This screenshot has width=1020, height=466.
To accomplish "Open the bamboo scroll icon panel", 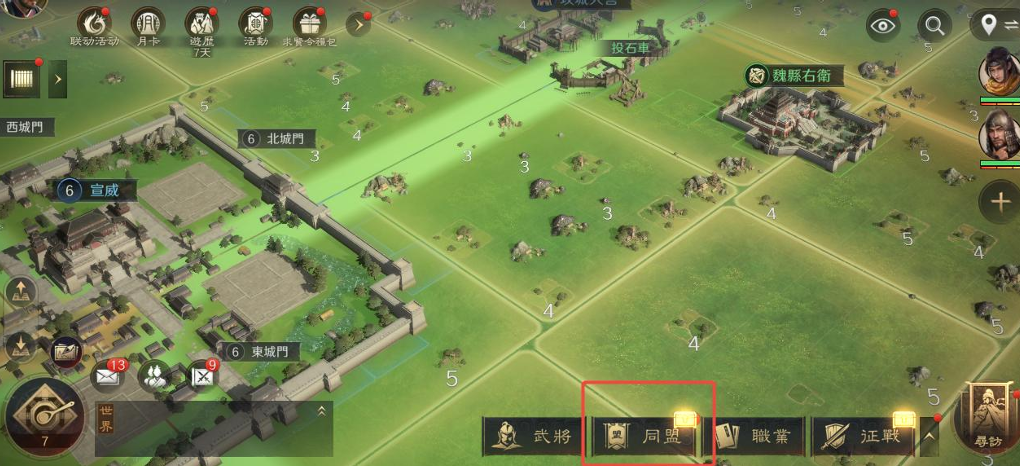I will (x=19, y=77).
